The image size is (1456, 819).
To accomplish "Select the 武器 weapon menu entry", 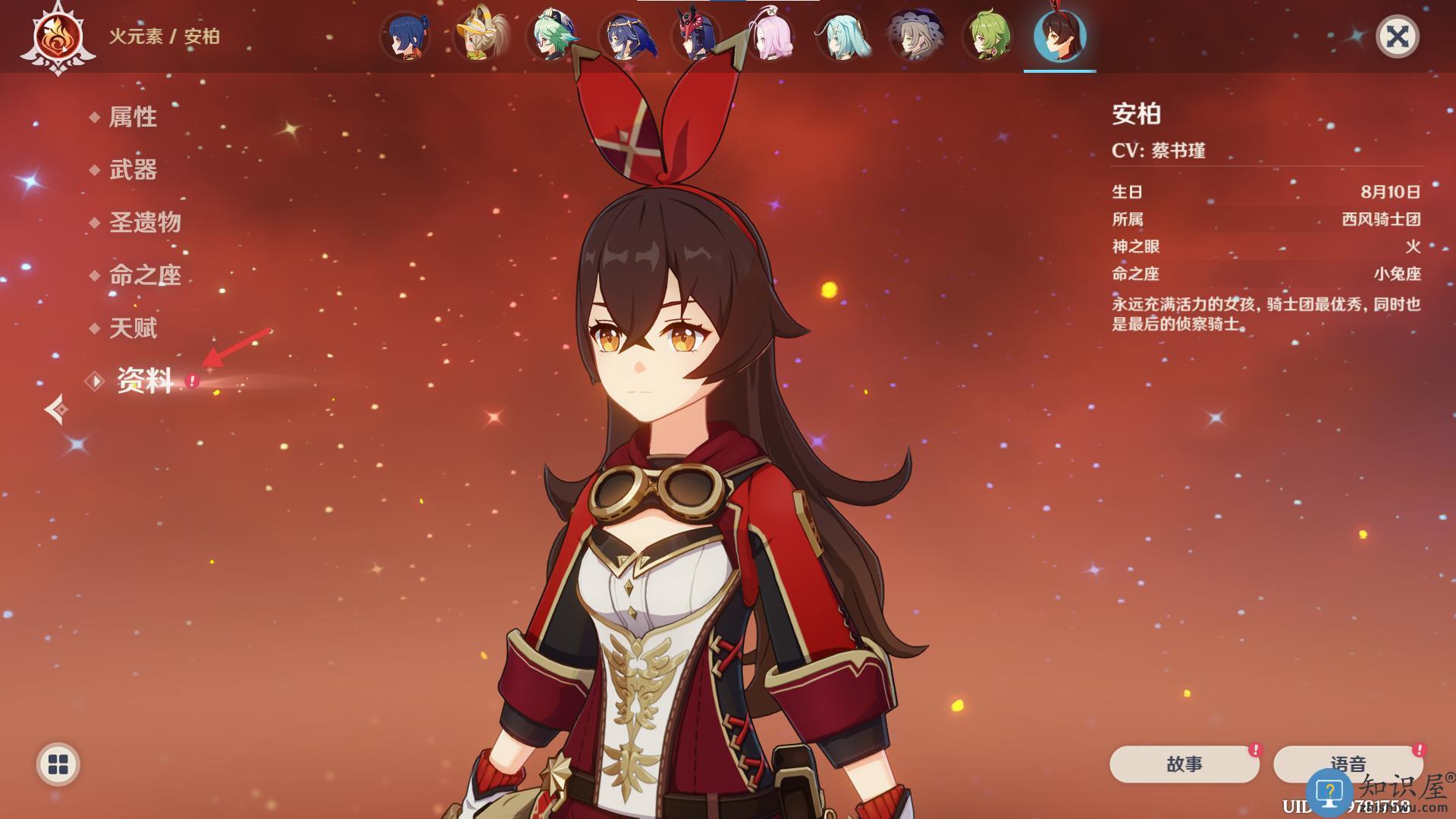I will tap(133, 170).
